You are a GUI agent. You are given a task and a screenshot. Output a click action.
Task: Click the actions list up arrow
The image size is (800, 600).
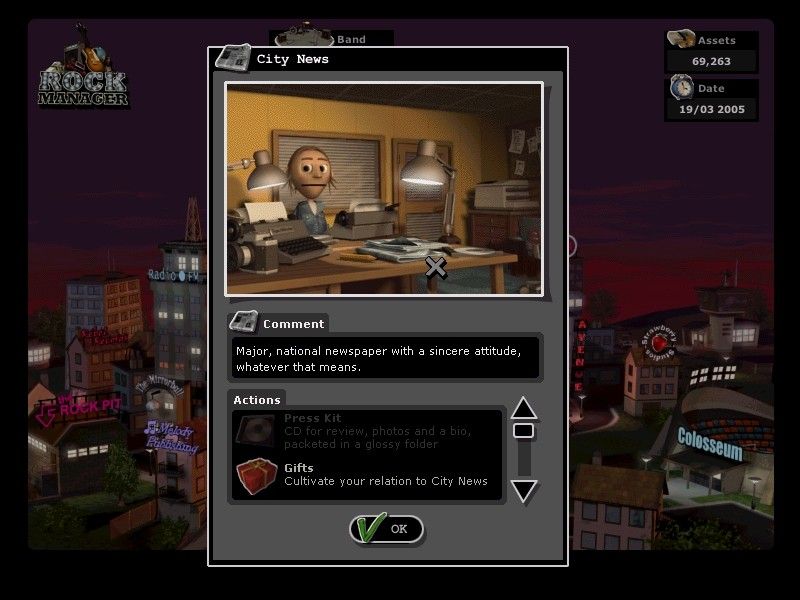point(524,408)
